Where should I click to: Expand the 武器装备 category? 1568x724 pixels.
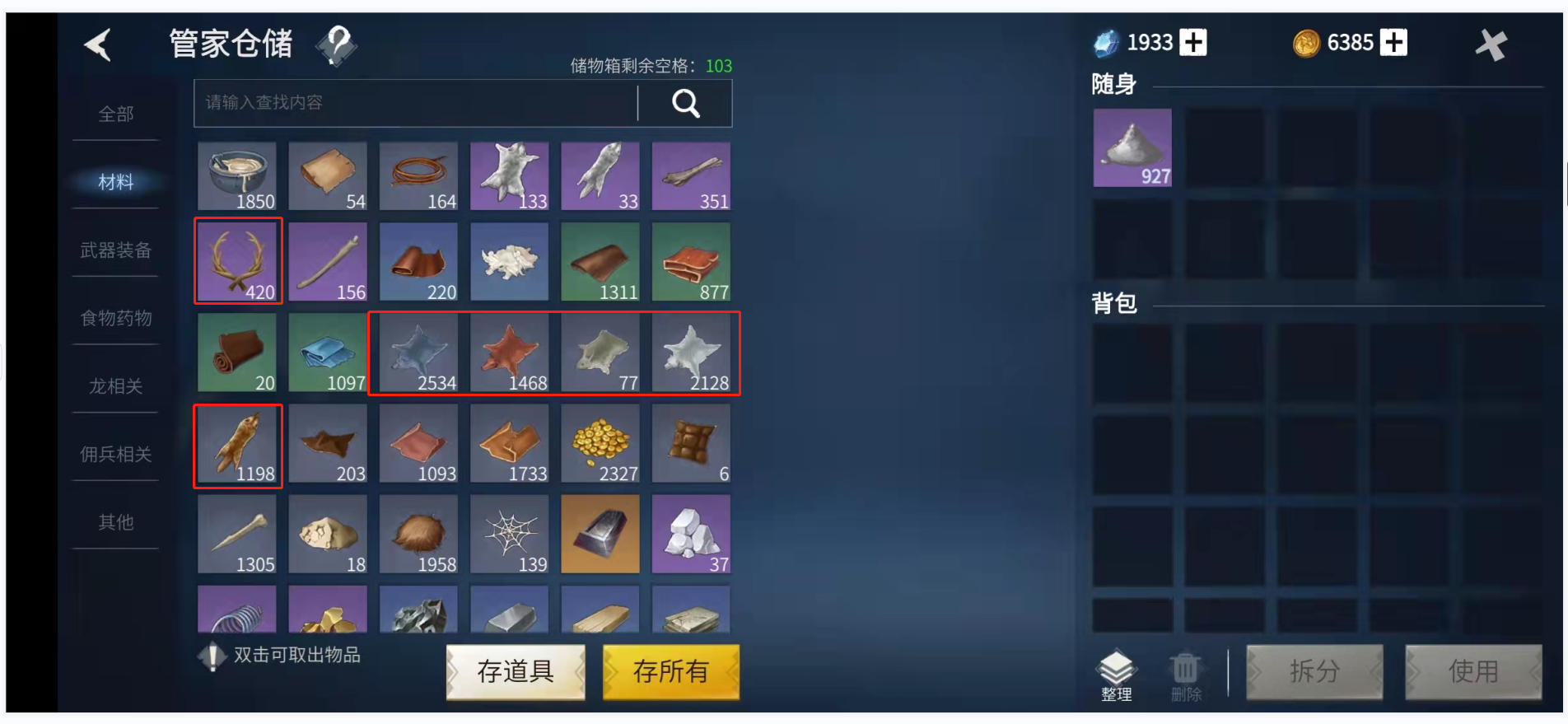[115, 250]
